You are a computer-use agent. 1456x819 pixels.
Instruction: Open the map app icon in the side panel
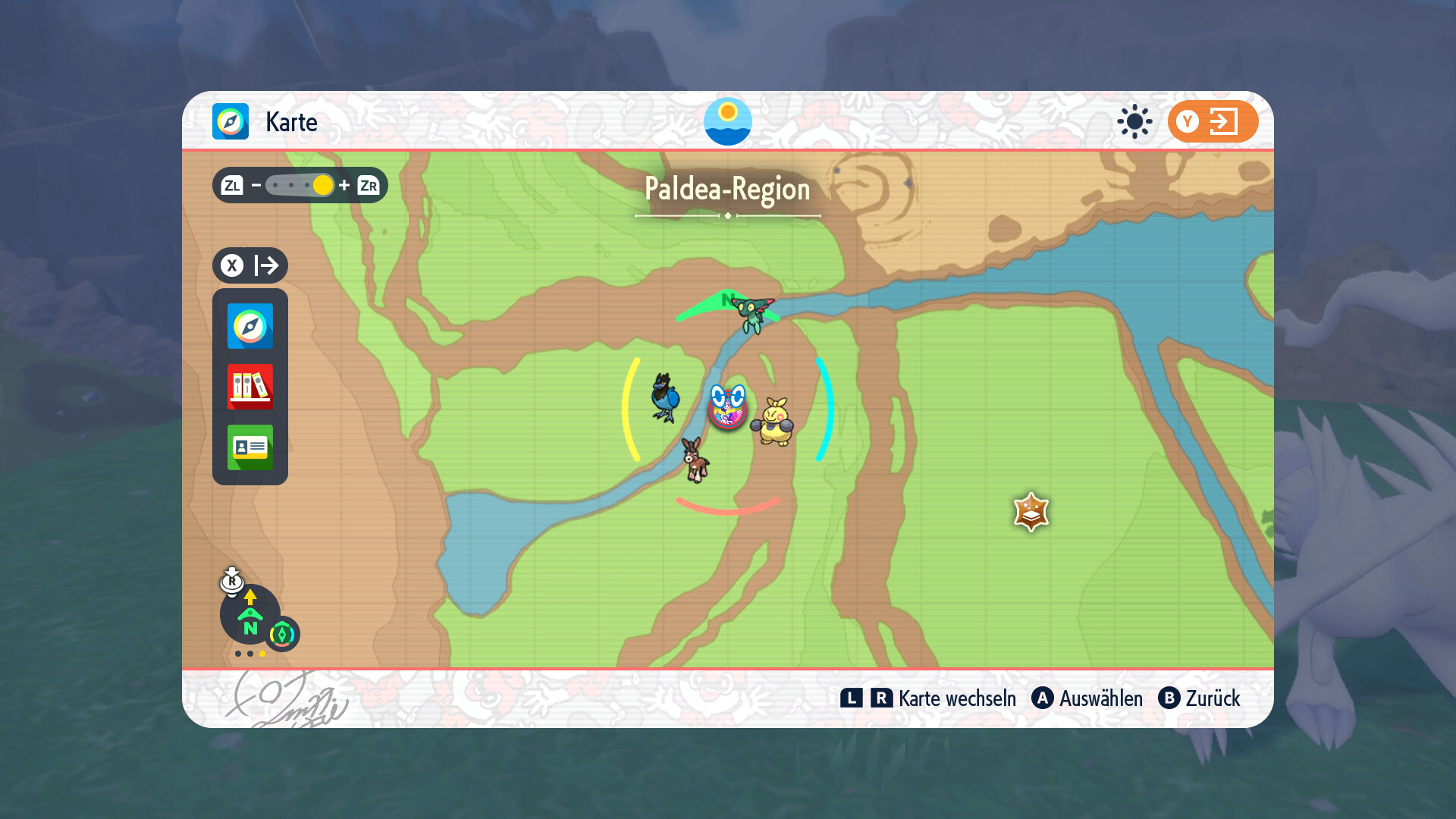(250, 326)
